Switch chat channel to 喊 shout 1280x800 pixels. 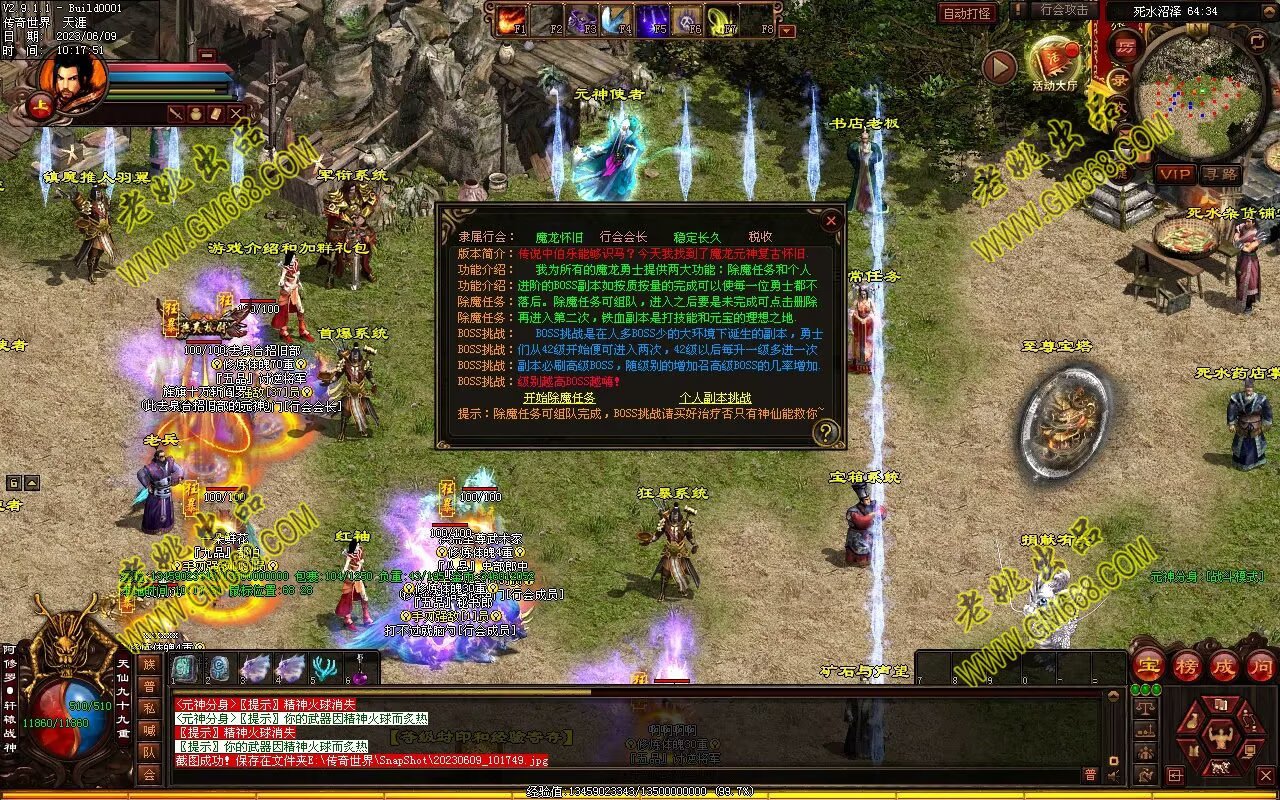click(149, 730)
